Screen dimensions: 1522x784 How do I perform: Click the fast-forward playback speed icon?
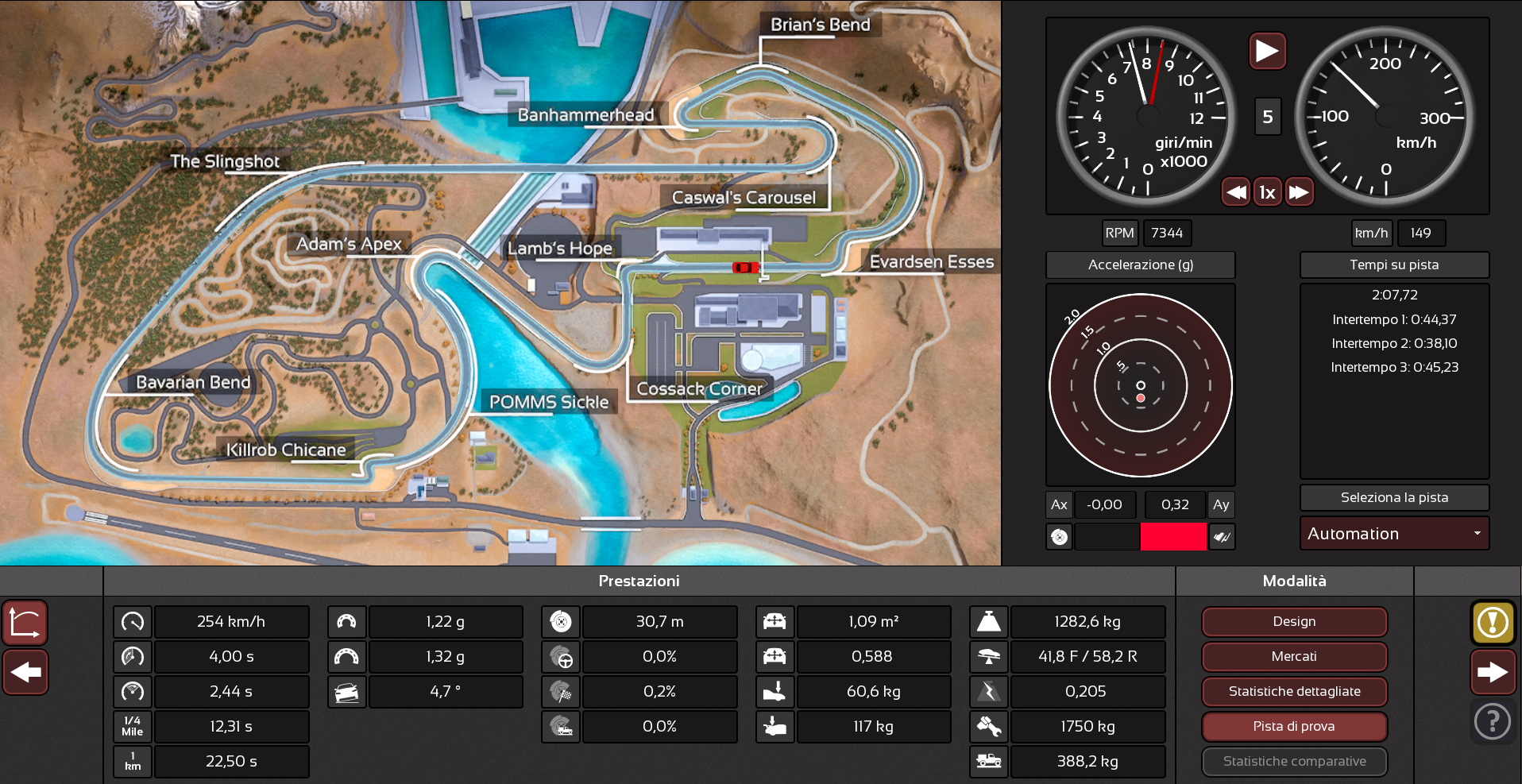tap(1300, 191)
